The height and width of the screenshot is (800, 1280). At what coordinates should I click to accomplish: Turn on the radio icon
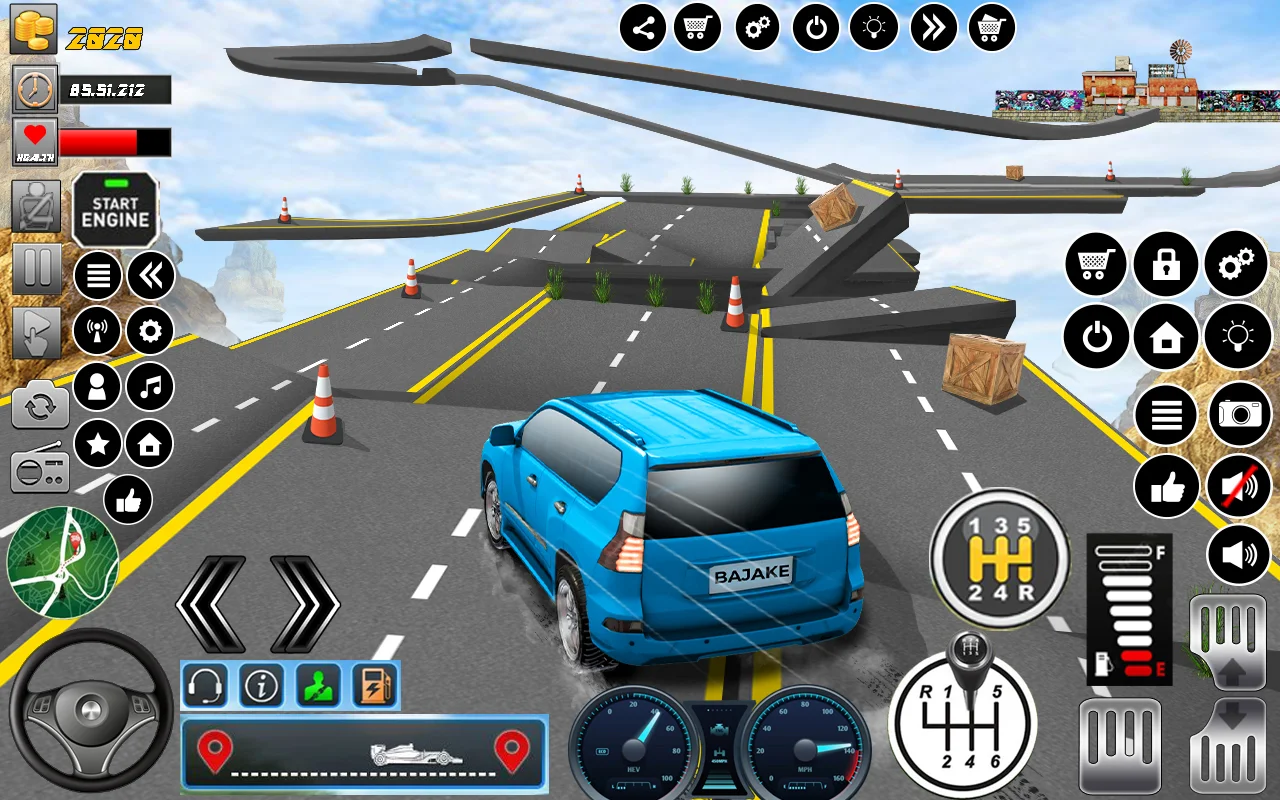[x=40, y=467]
